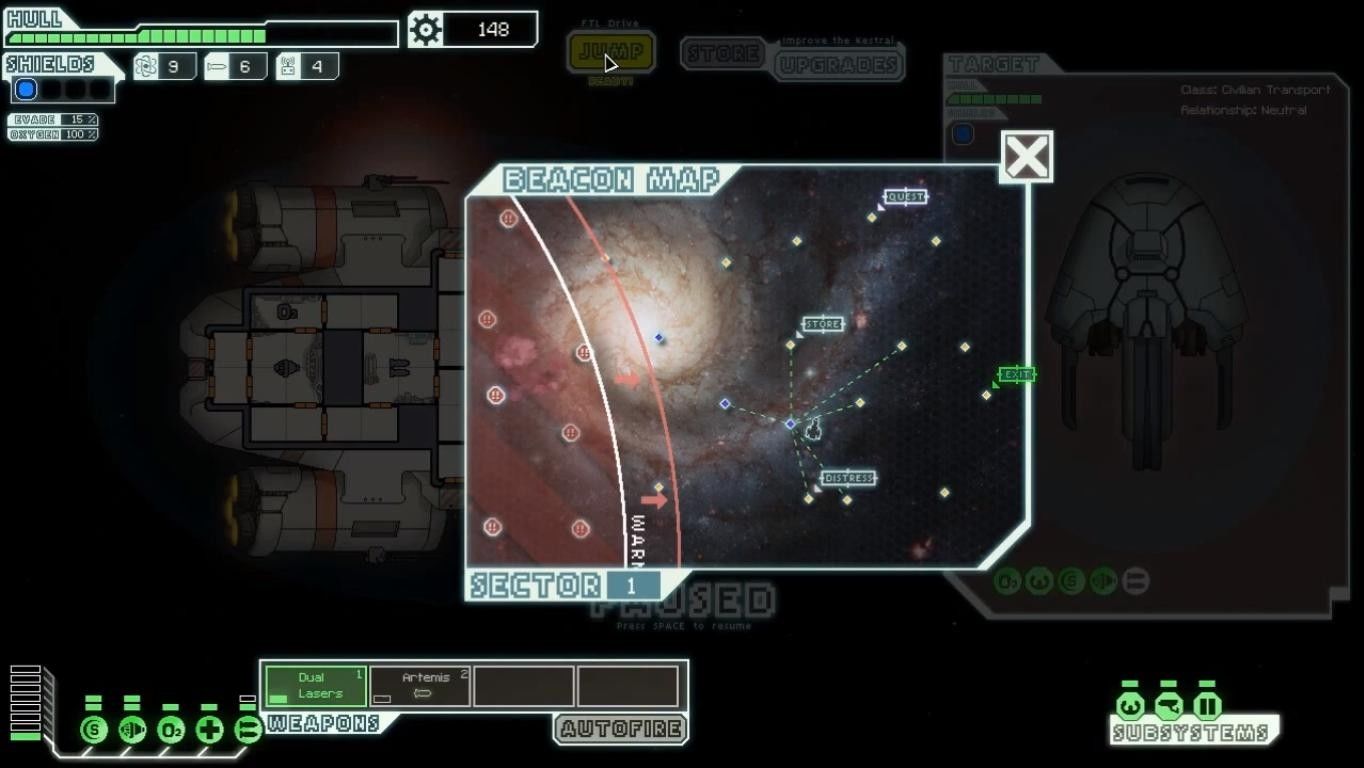Click the Oxygen system power icon
Viewport: 1364px width, 768px height.
pyautogui.click(x=171, y=729)
